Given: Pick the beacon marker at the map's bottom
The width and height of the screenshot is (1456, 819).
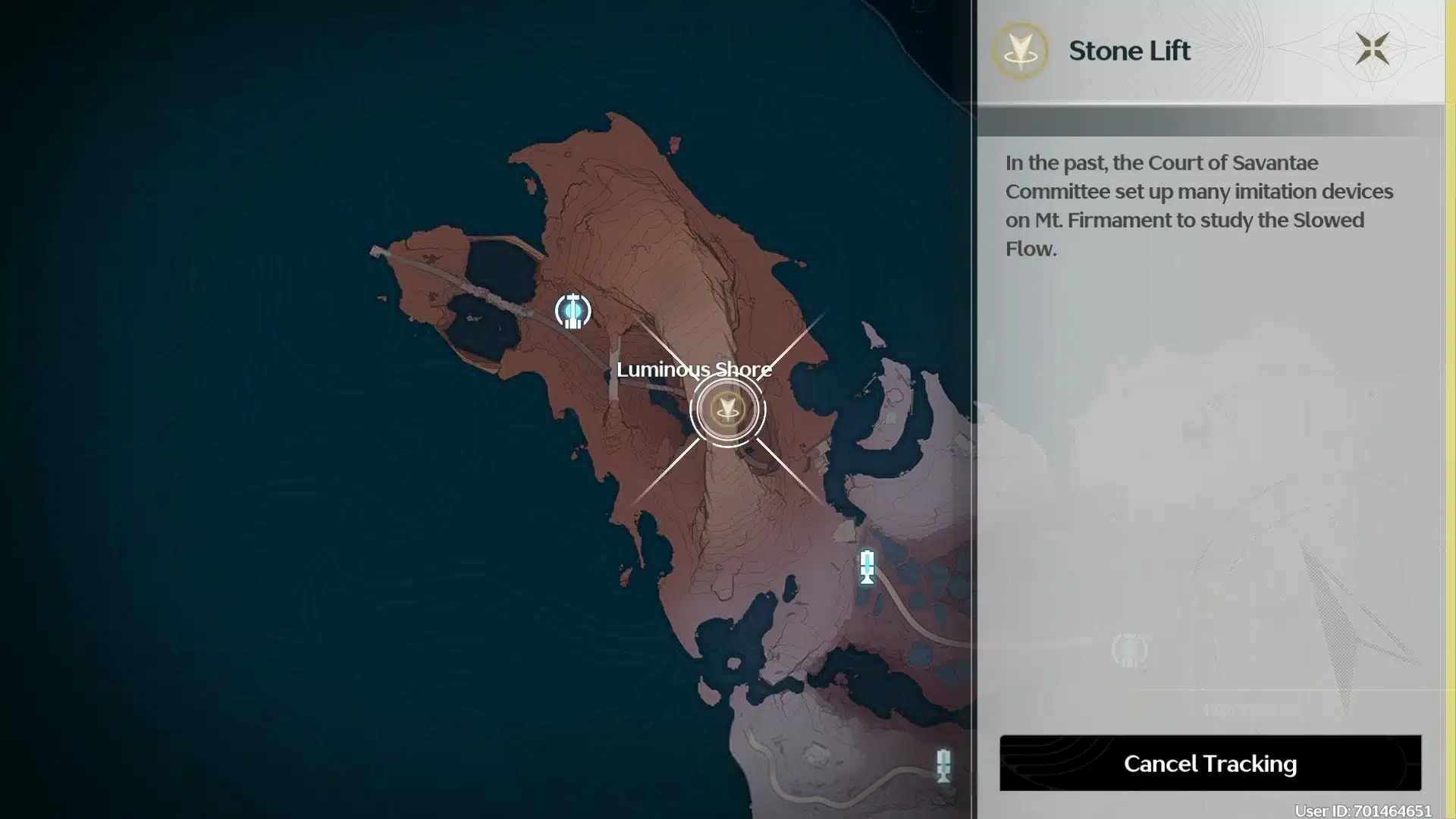Looking at the screenshot, I should [943, 765].
